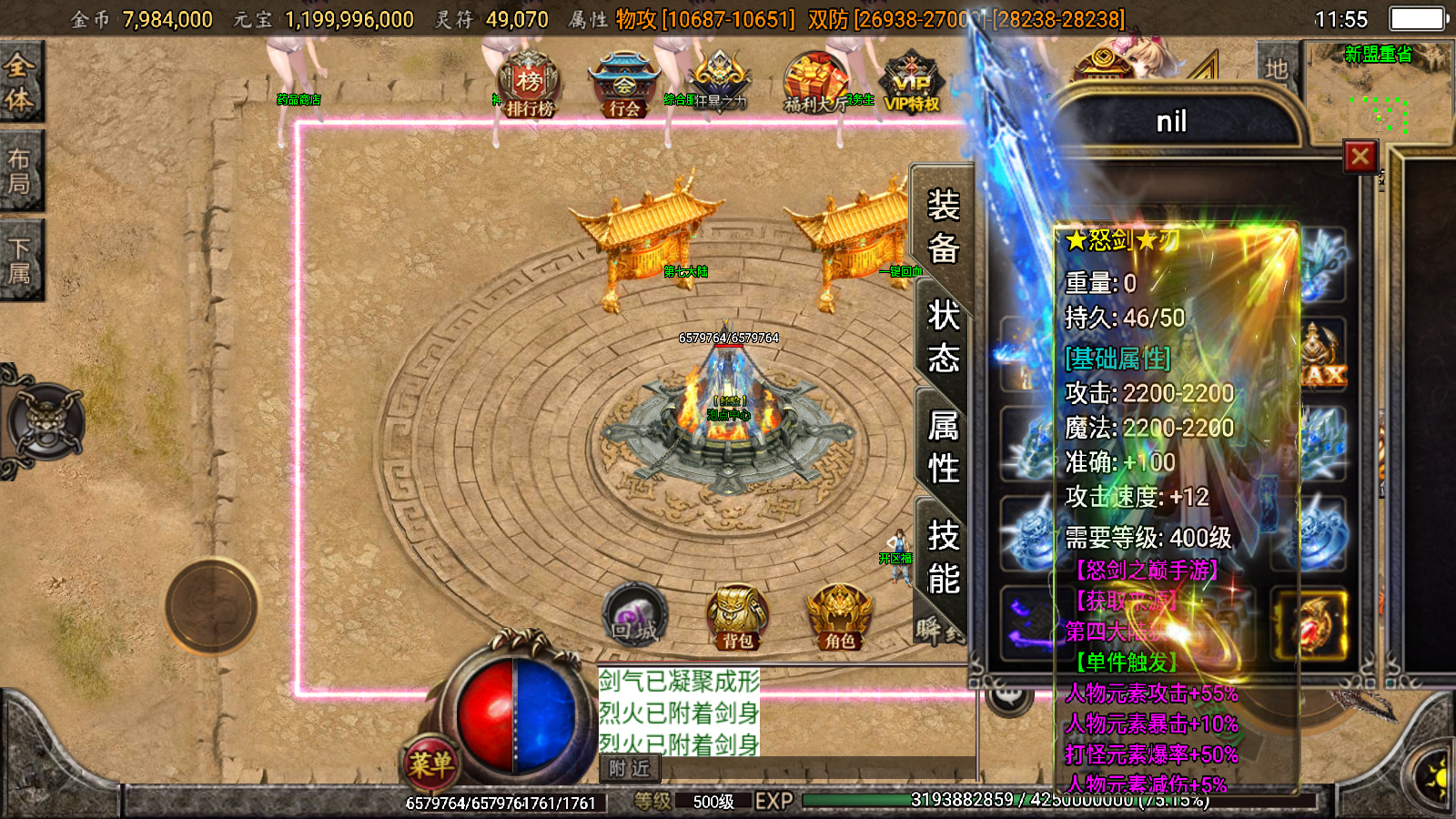Screen dimensions: 1456x819
Task: Switch chat to the 附近 nearby channel
Action: (630, 769)
